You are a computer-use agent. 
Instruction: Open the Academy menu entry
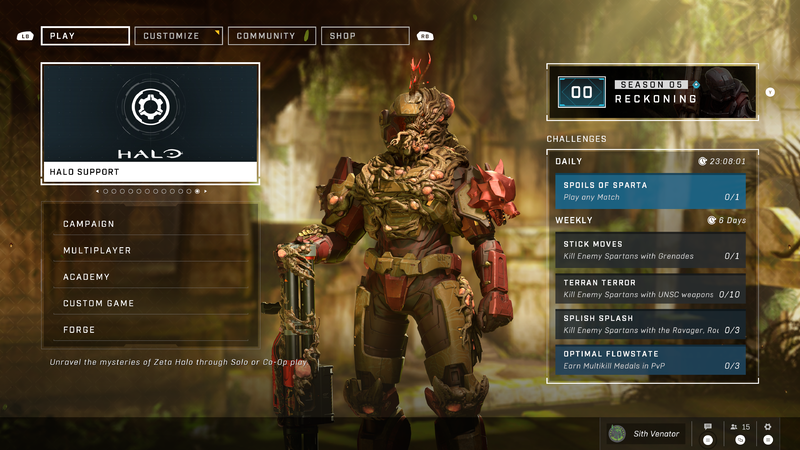150,277
